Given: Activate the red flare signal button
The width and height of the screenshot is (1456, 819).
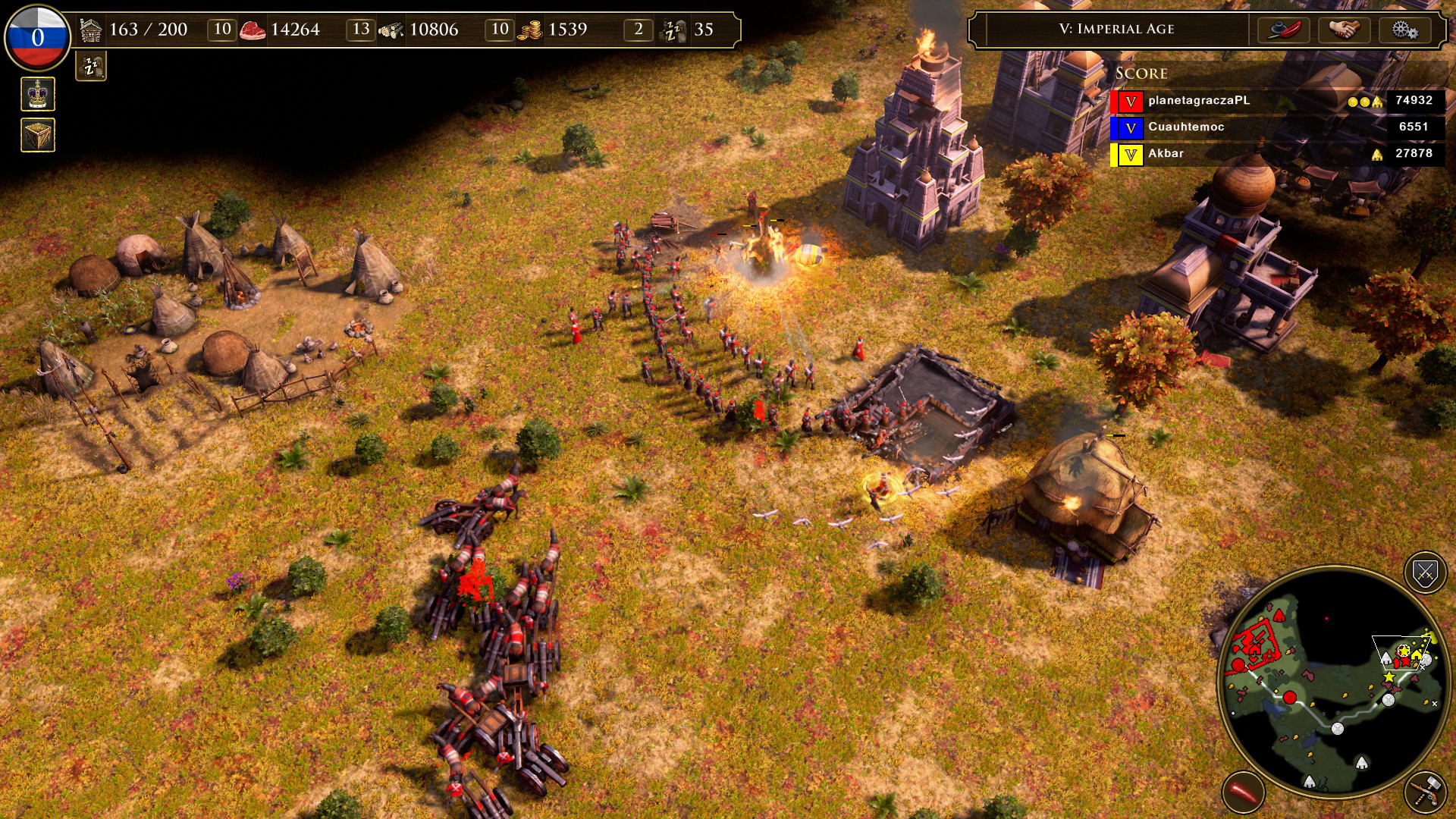Looking at the screenshot, I should pyautogui.click(x=1243, y=792).
